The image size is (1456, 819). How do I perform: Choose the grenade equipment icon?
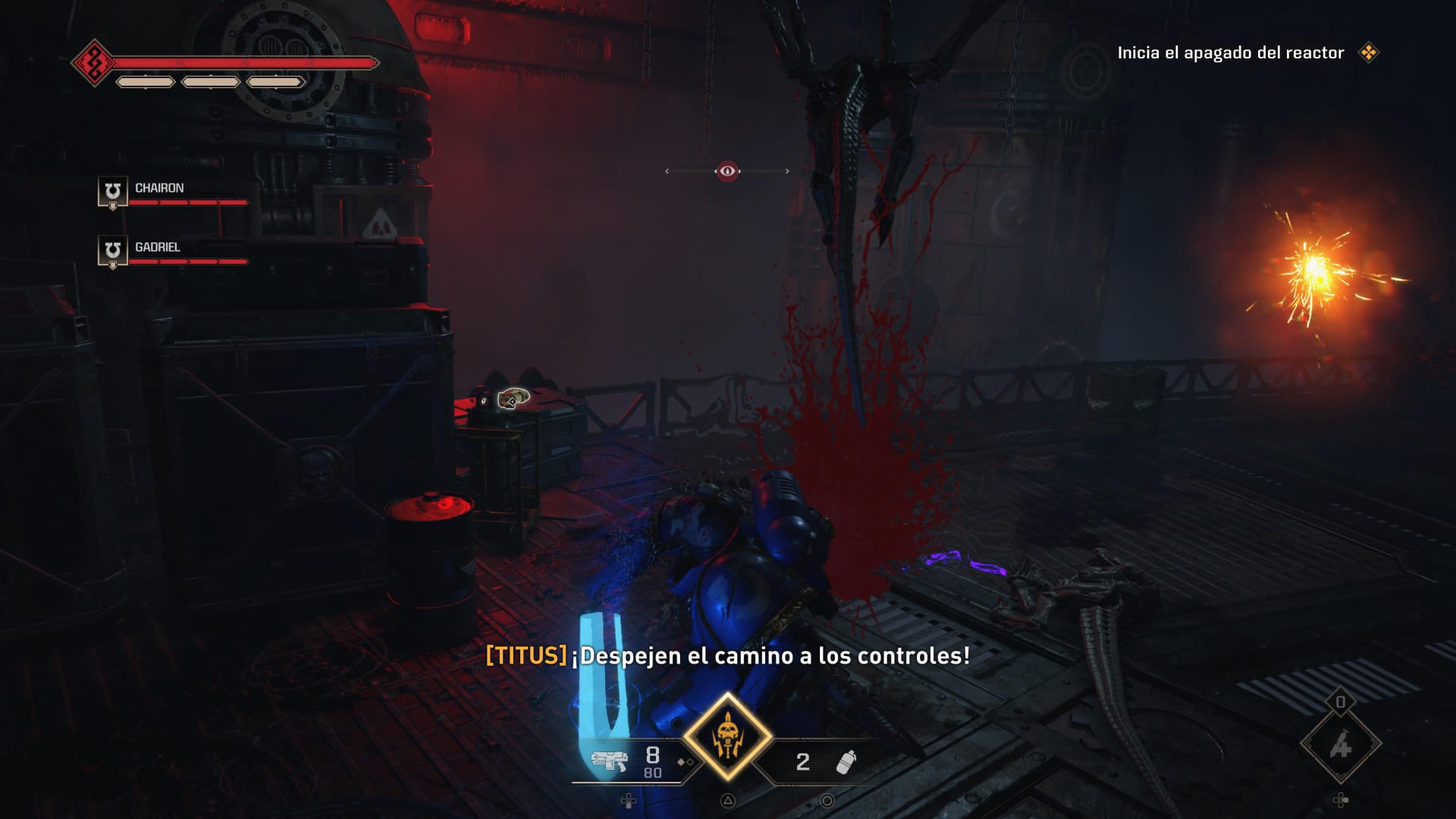click(846, 761)
